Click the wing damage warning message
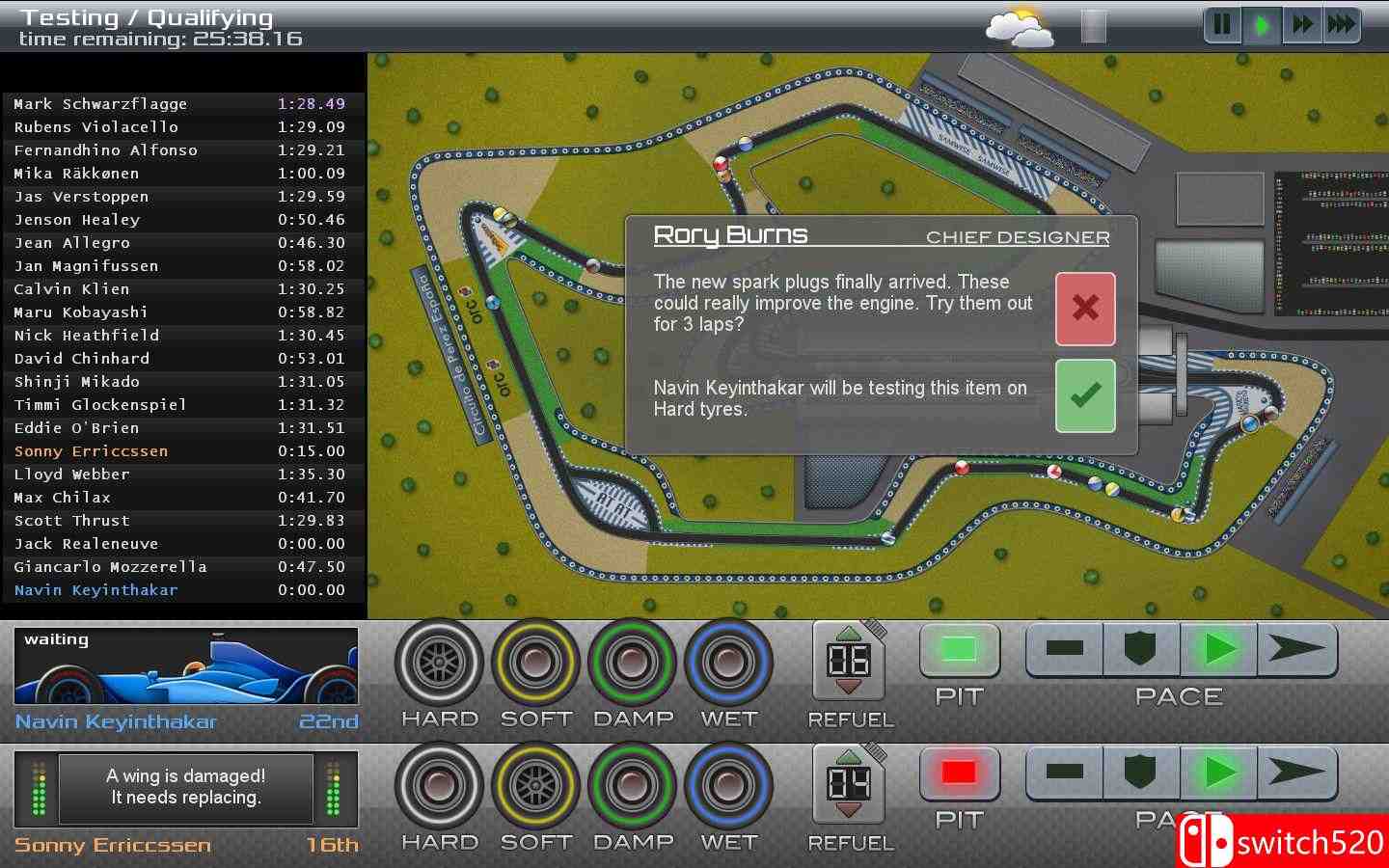Viewport: 1389px width, 868px height. click(183, 788)
